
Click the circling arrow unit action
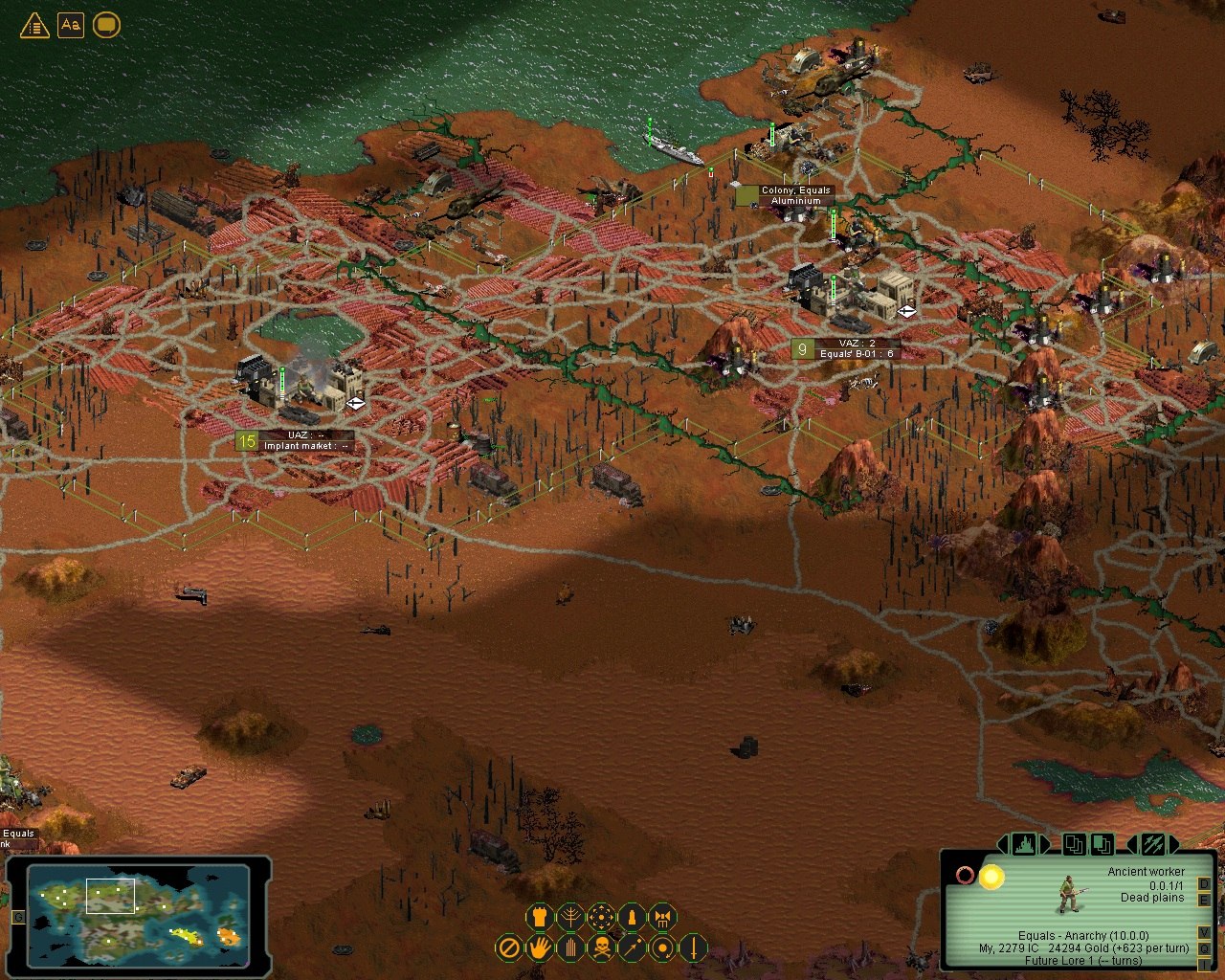click(x=662, y=948)
